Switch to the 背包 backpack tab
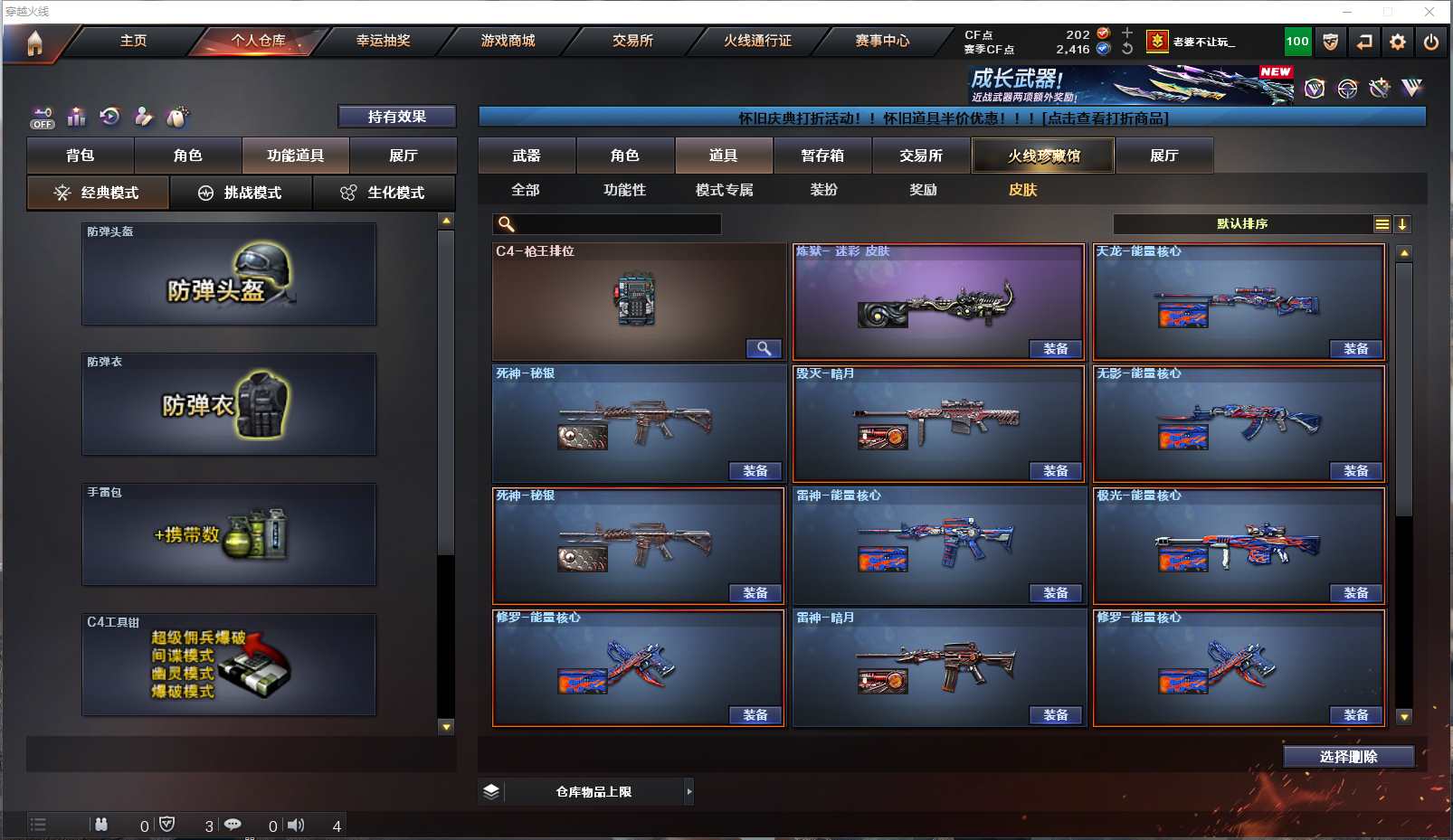The image size is (1453, 840). 81,156
